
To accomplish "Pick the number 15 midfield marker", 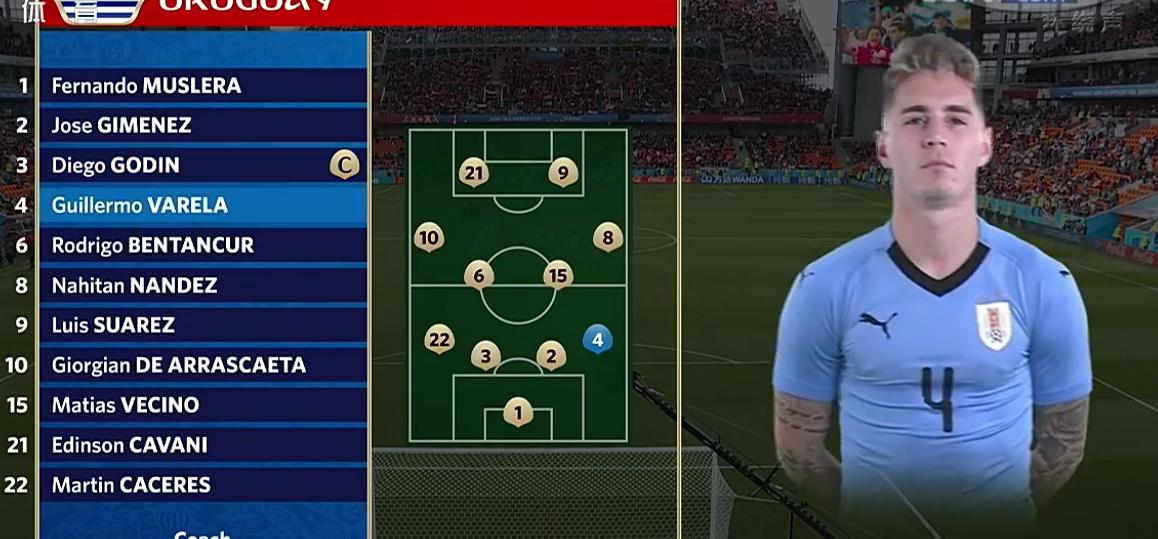I will [x=558, y=274].
